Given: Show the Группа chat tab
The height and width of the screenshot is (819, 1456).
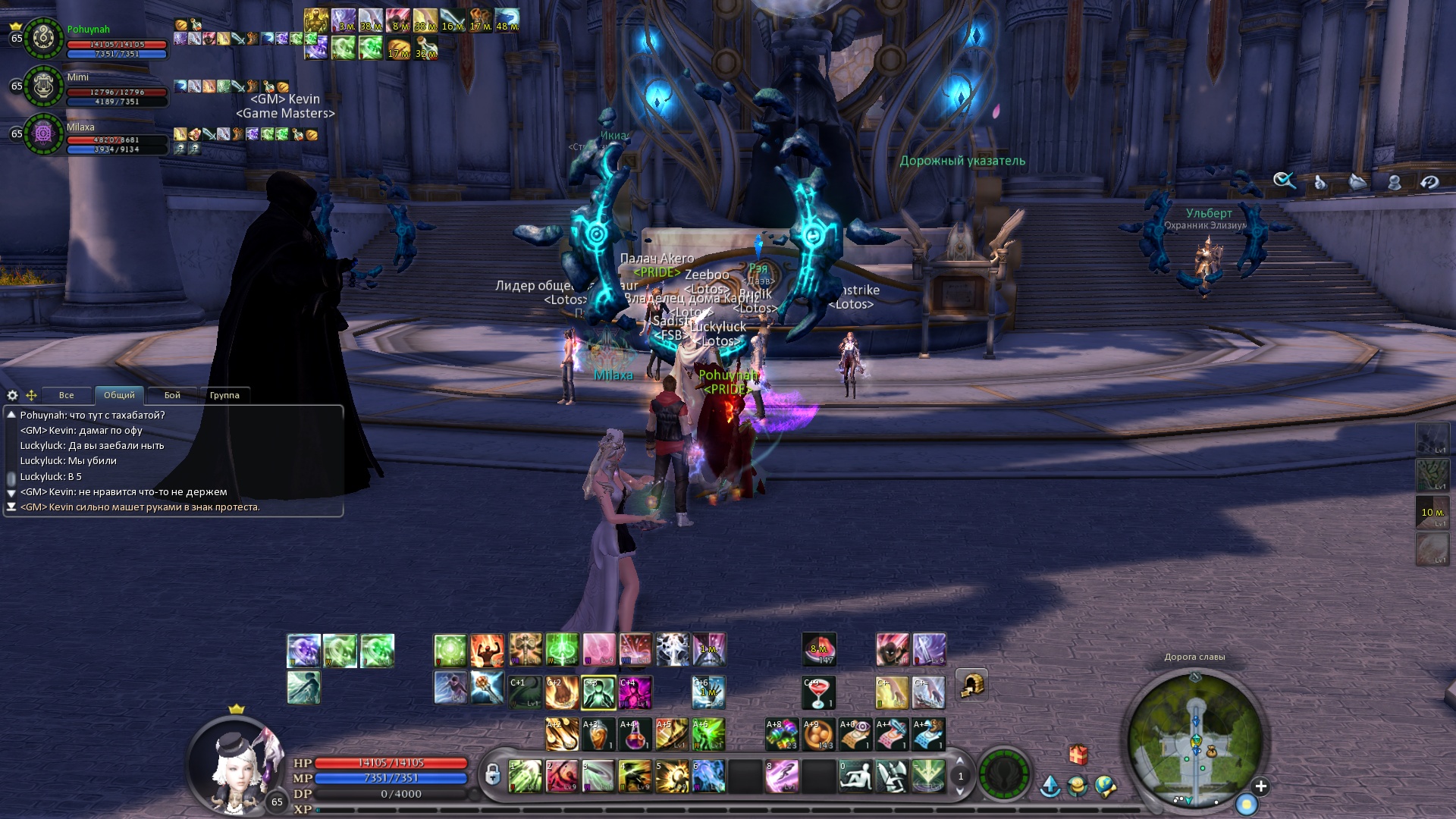Looking at the screenshot, I should pyautogui.click(x=224, y=395).
